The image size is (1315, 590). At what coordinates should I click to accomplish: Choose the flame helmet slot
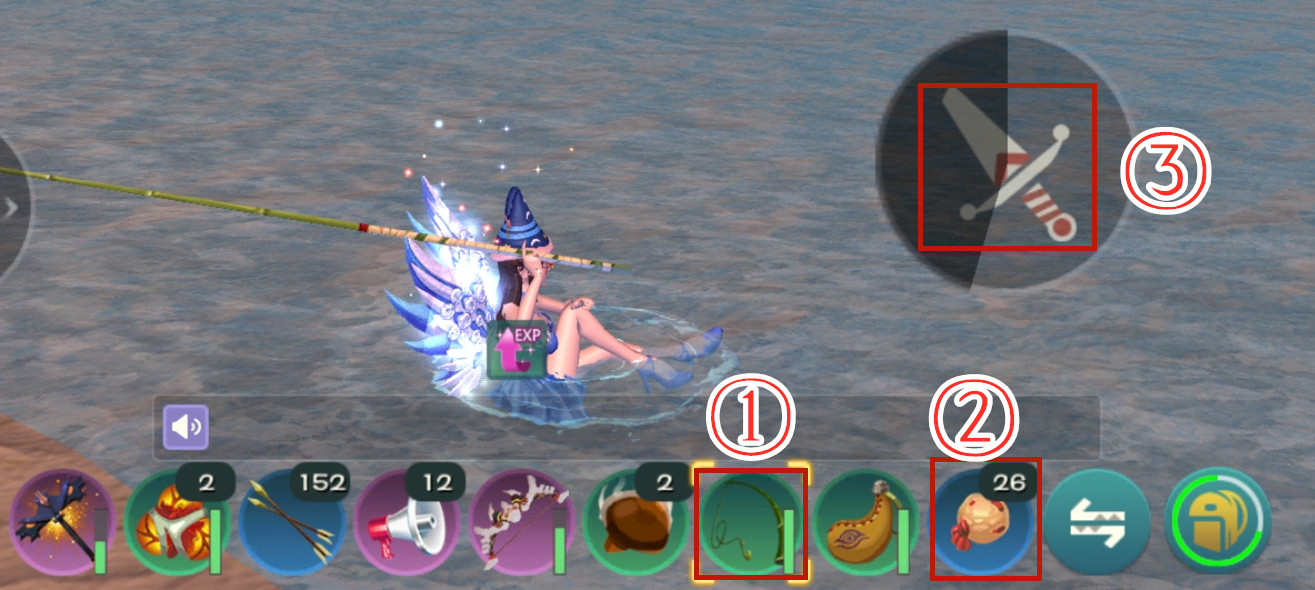point(176,522)
